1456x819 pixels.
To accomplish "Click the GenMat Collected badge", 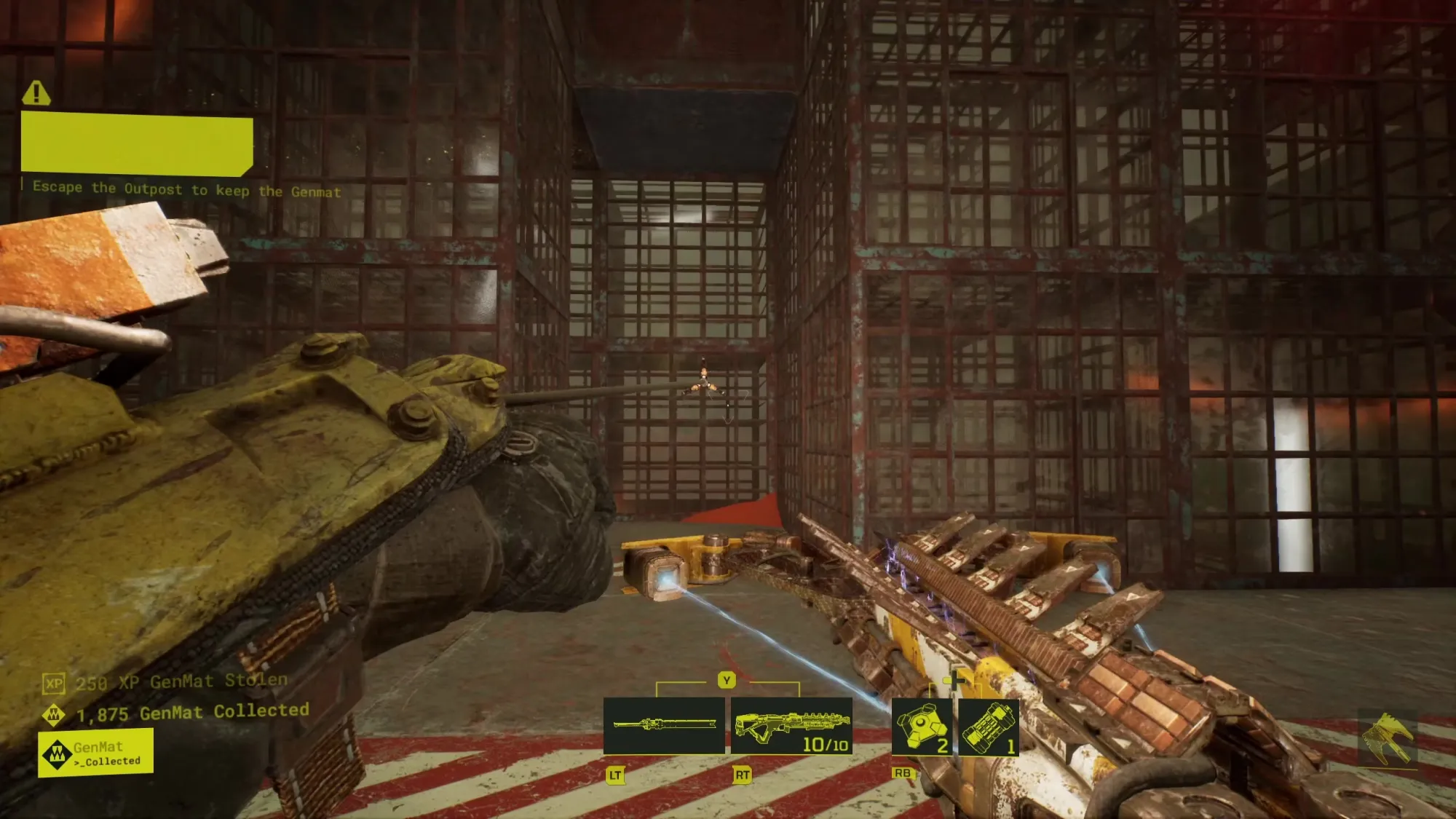I will [95, 753].
